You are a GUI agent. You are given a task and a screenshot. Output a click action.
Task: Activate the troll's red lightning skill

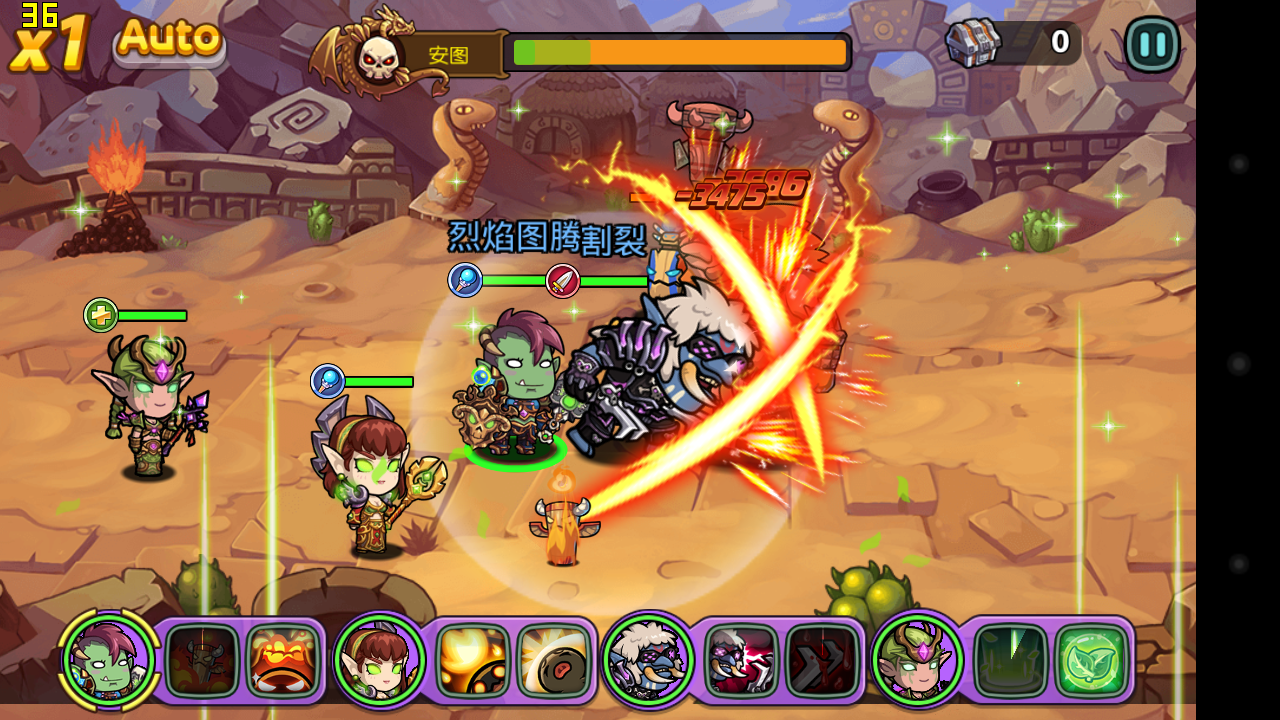(x=742, y=660)
